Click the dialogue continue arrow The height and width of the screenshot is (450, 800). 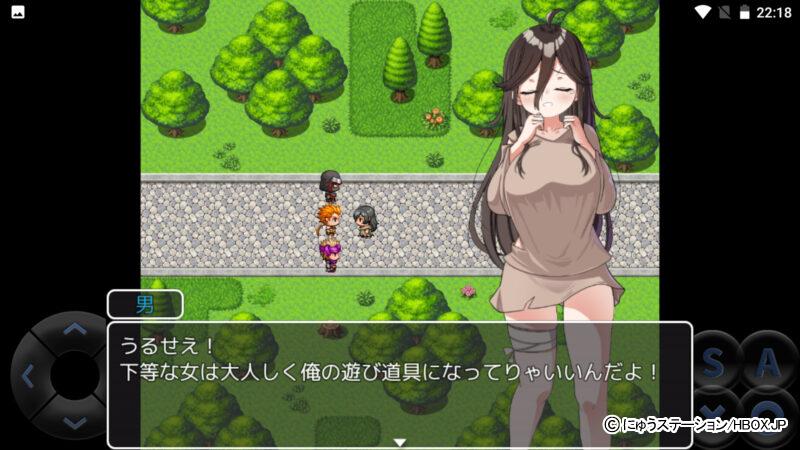399,441
